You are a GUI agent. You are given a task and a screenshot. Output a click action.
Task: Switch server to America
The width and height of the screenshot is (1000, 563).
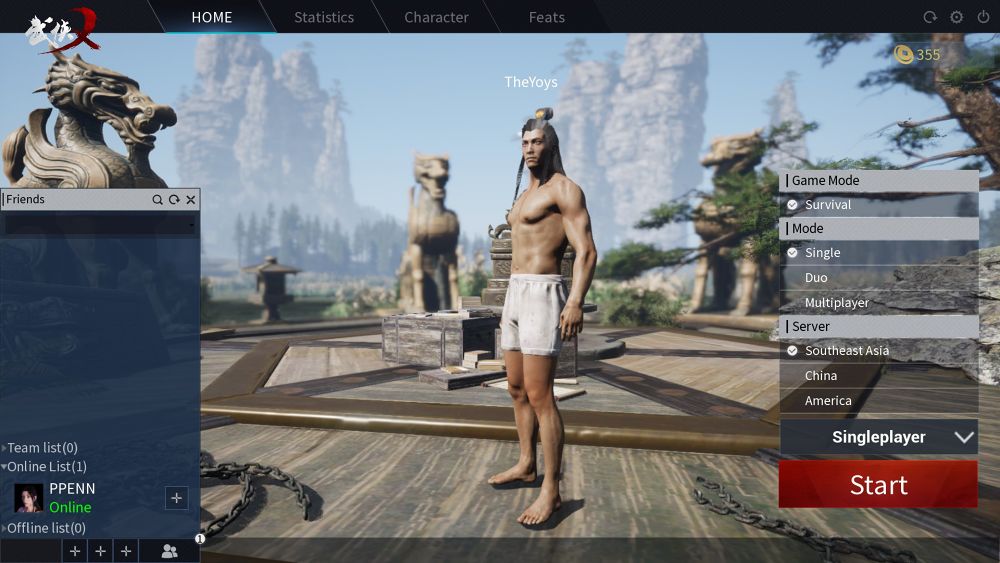tap(828, 400)
